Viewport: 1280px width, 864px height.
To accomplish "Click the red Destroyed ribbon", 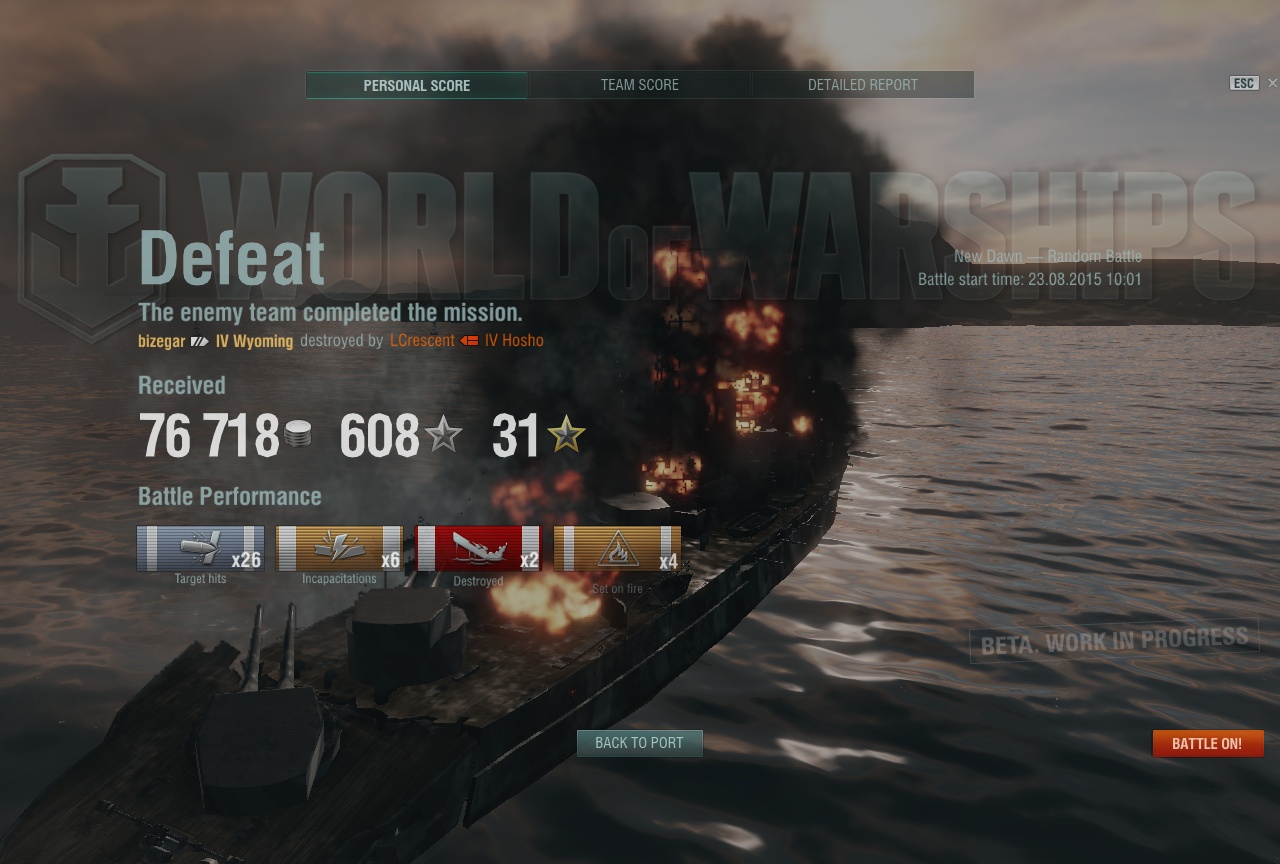I will (x=478, y=548).
